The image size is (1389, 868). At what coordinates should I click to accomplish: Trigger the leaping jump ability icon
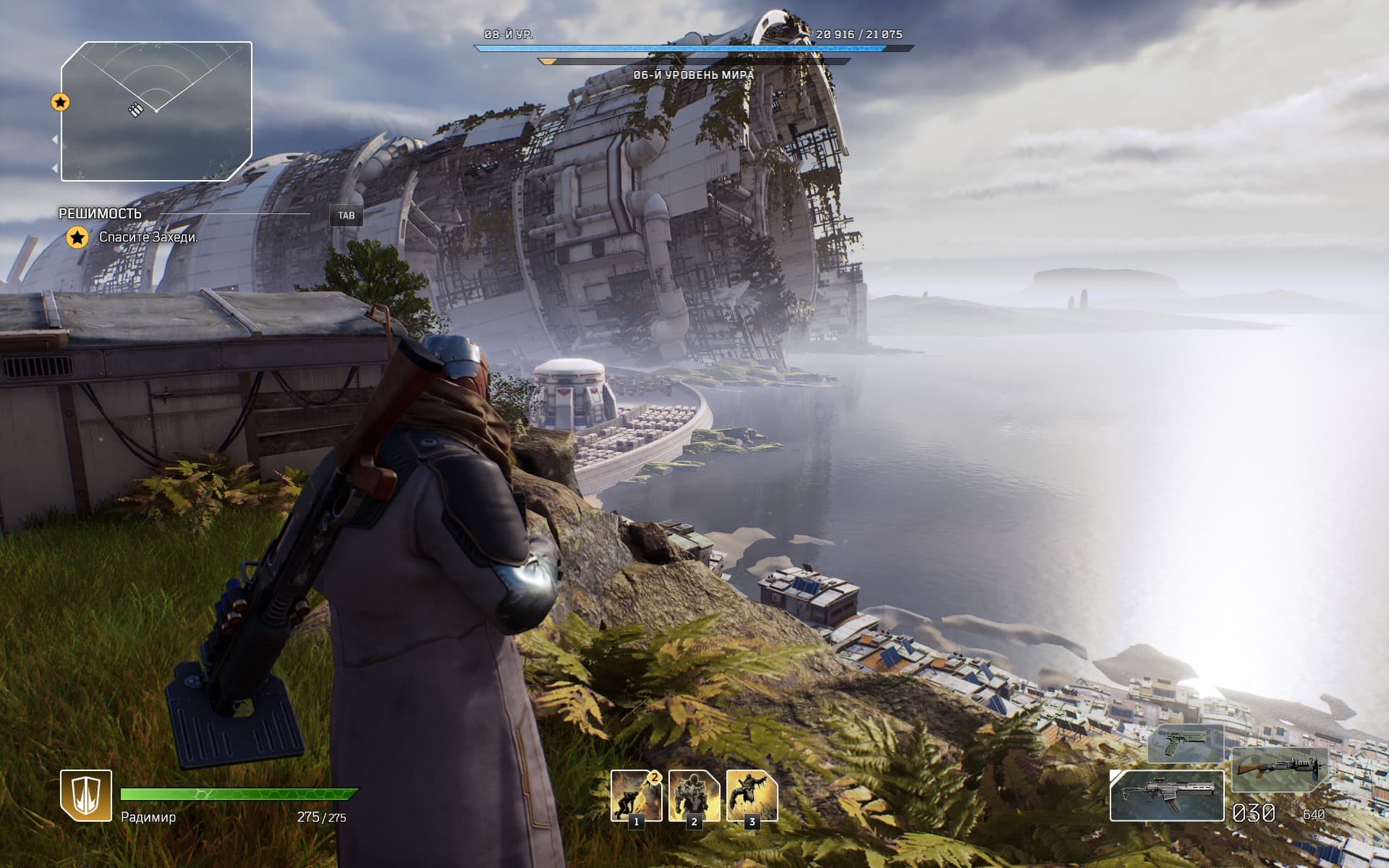tap(752, 795)
